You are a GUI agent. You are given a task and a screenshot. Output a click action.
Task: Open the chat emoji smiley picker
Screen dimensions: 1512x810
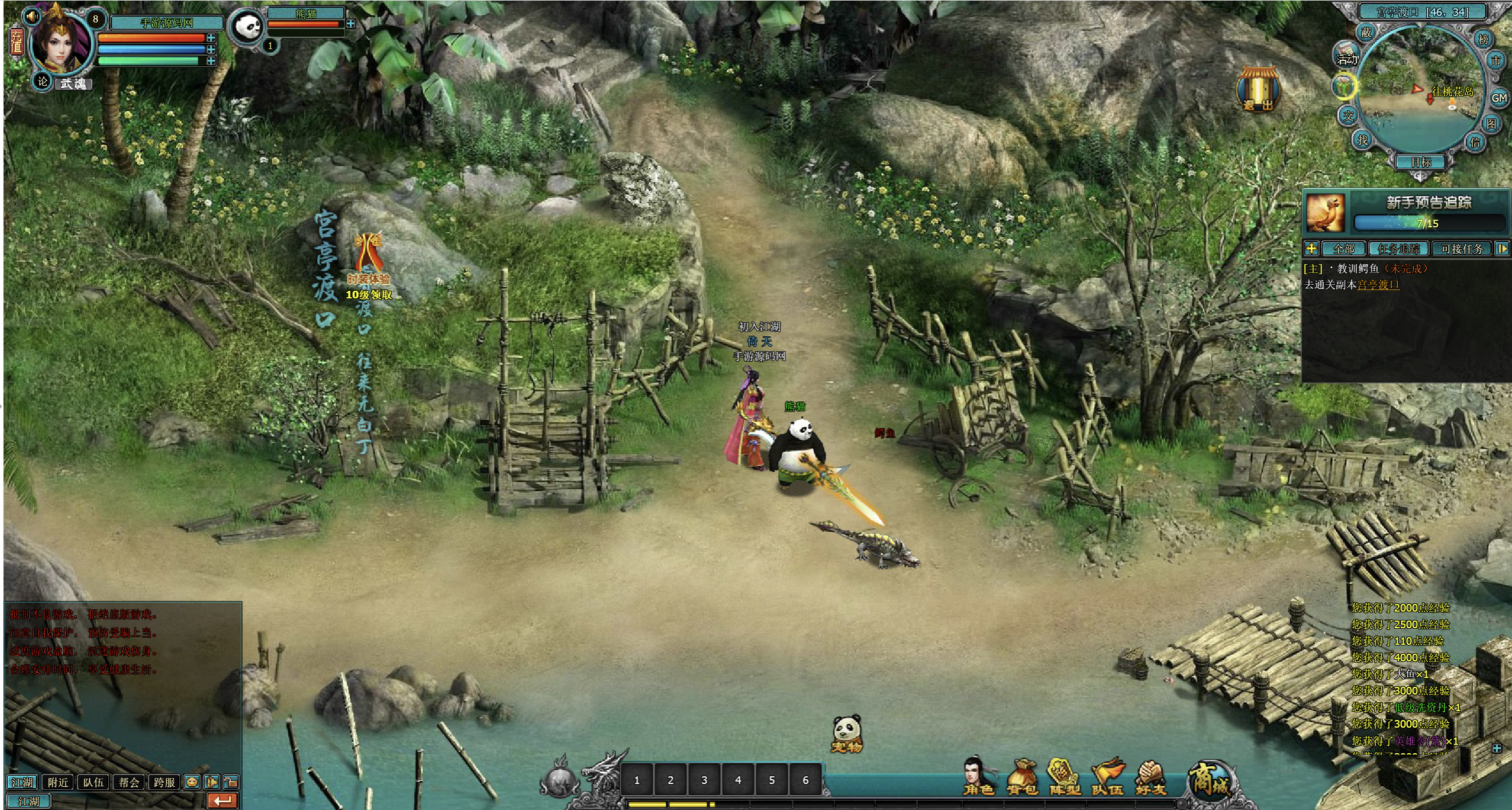[x=192, y=782]
